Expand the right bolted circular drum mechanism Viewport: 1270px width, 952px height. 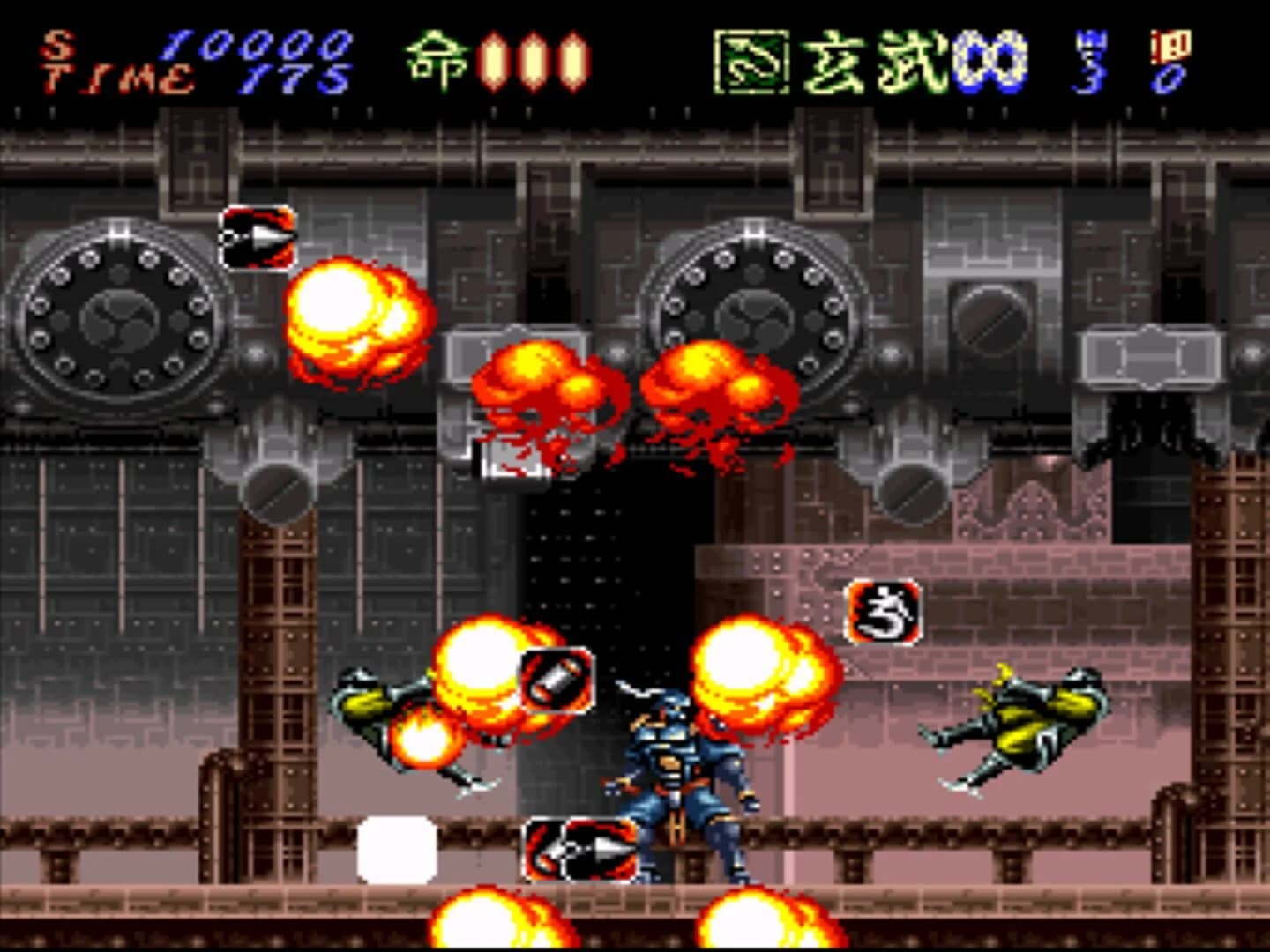point(754,322)
